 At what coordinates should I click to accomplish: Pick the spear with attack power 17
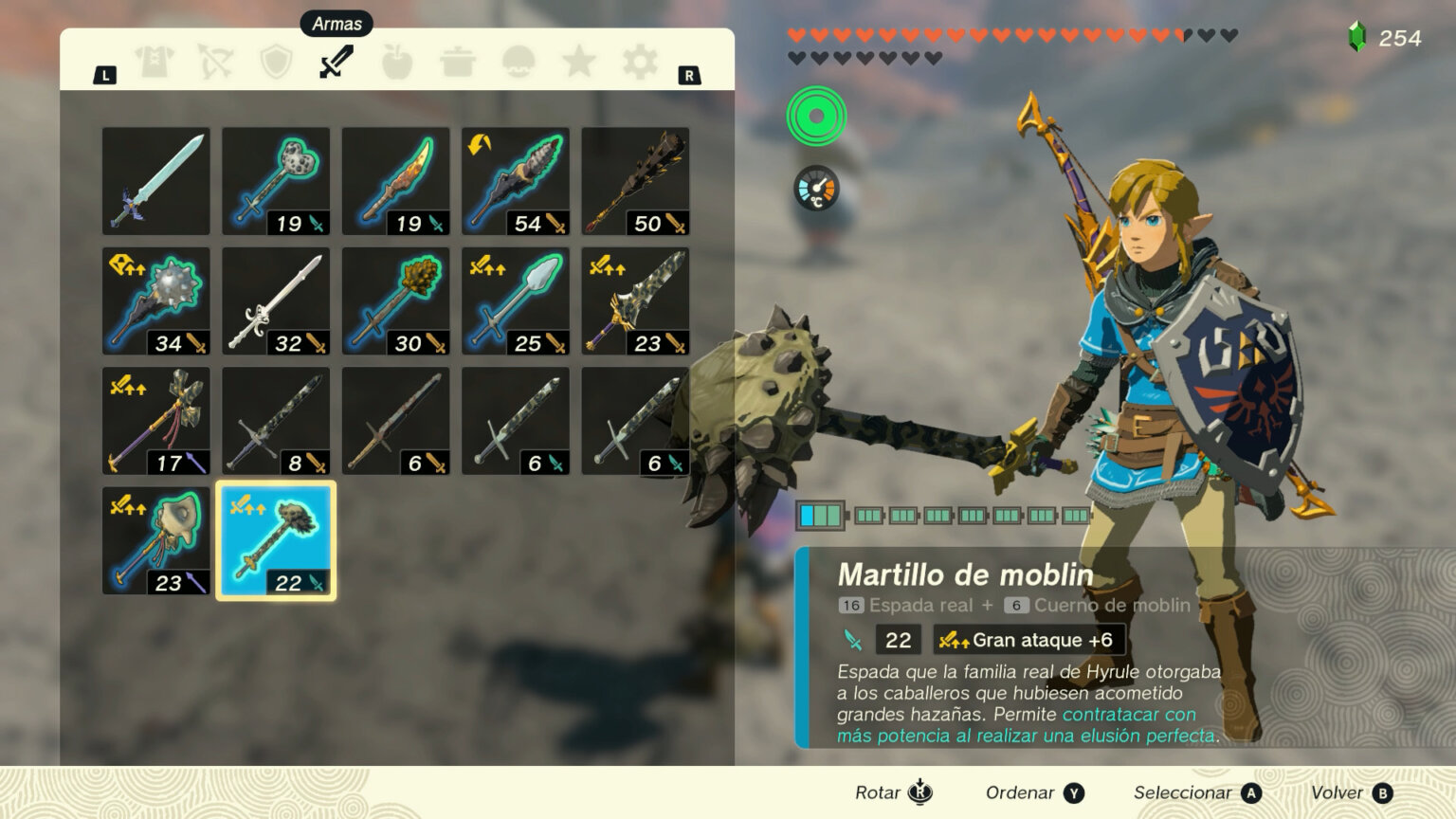coord(156,421)
